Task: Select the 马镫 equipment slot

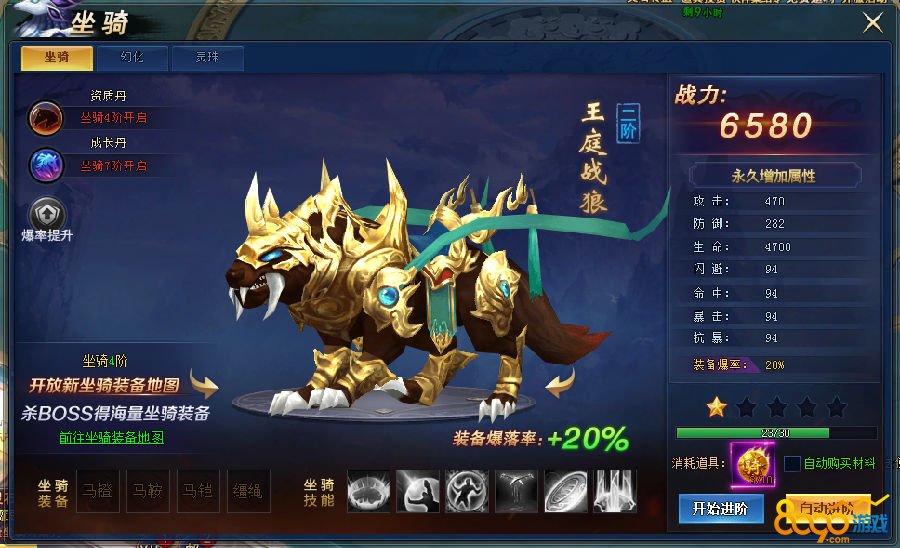Action: coord(99,491)
